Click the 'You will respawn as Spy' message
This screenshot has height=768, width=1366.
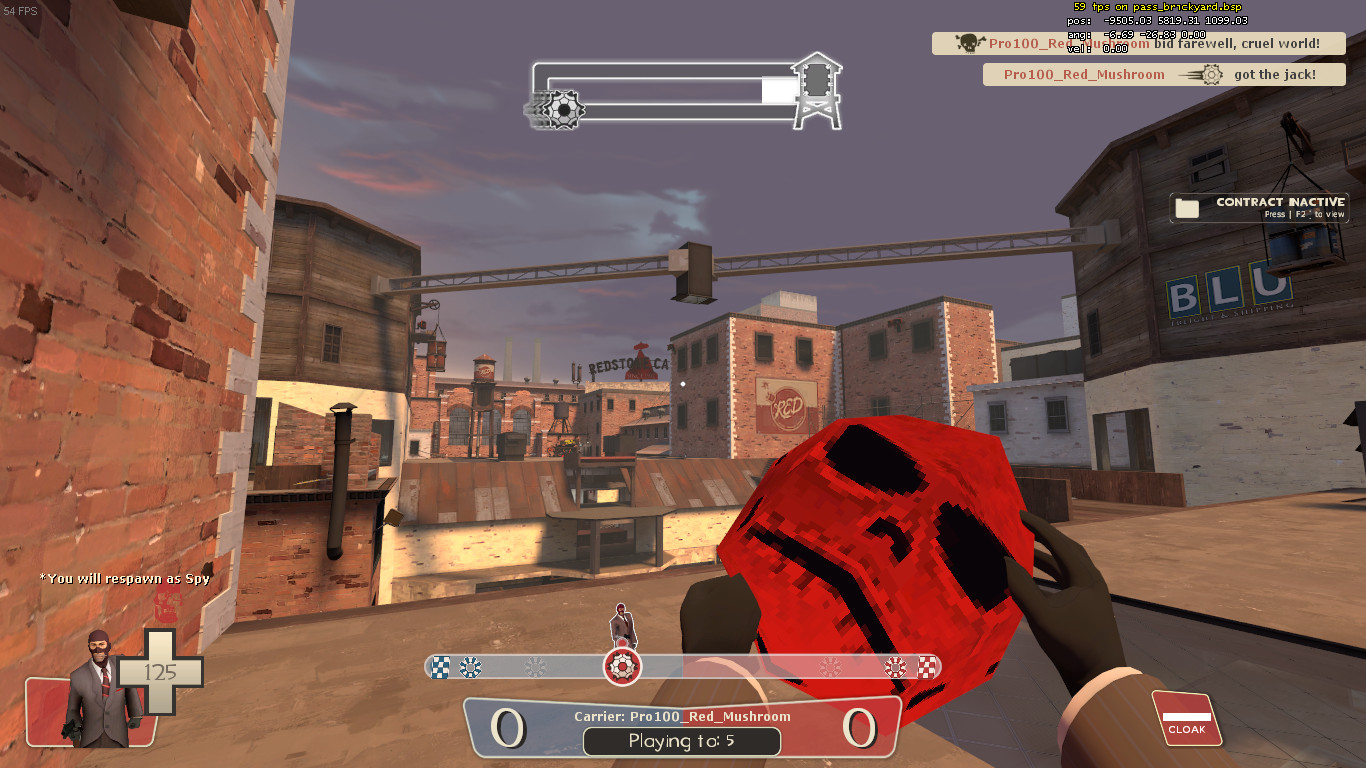pos(123,577)
